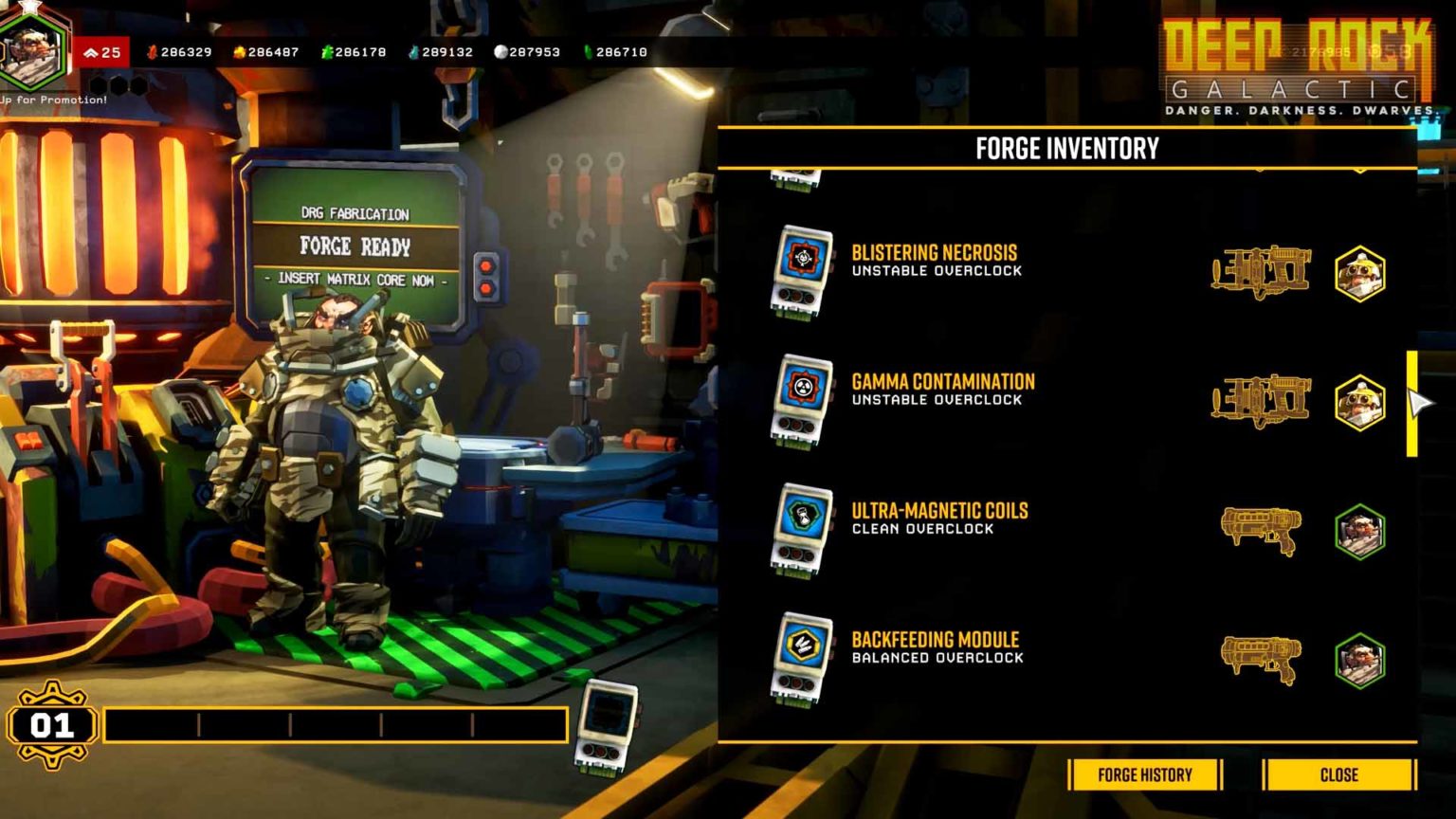The width and height of the screenshot is (1456, 819).
Task: Click the weapon blueprint beside Blistering Necrosis
Action: [x=1261, y=273]
